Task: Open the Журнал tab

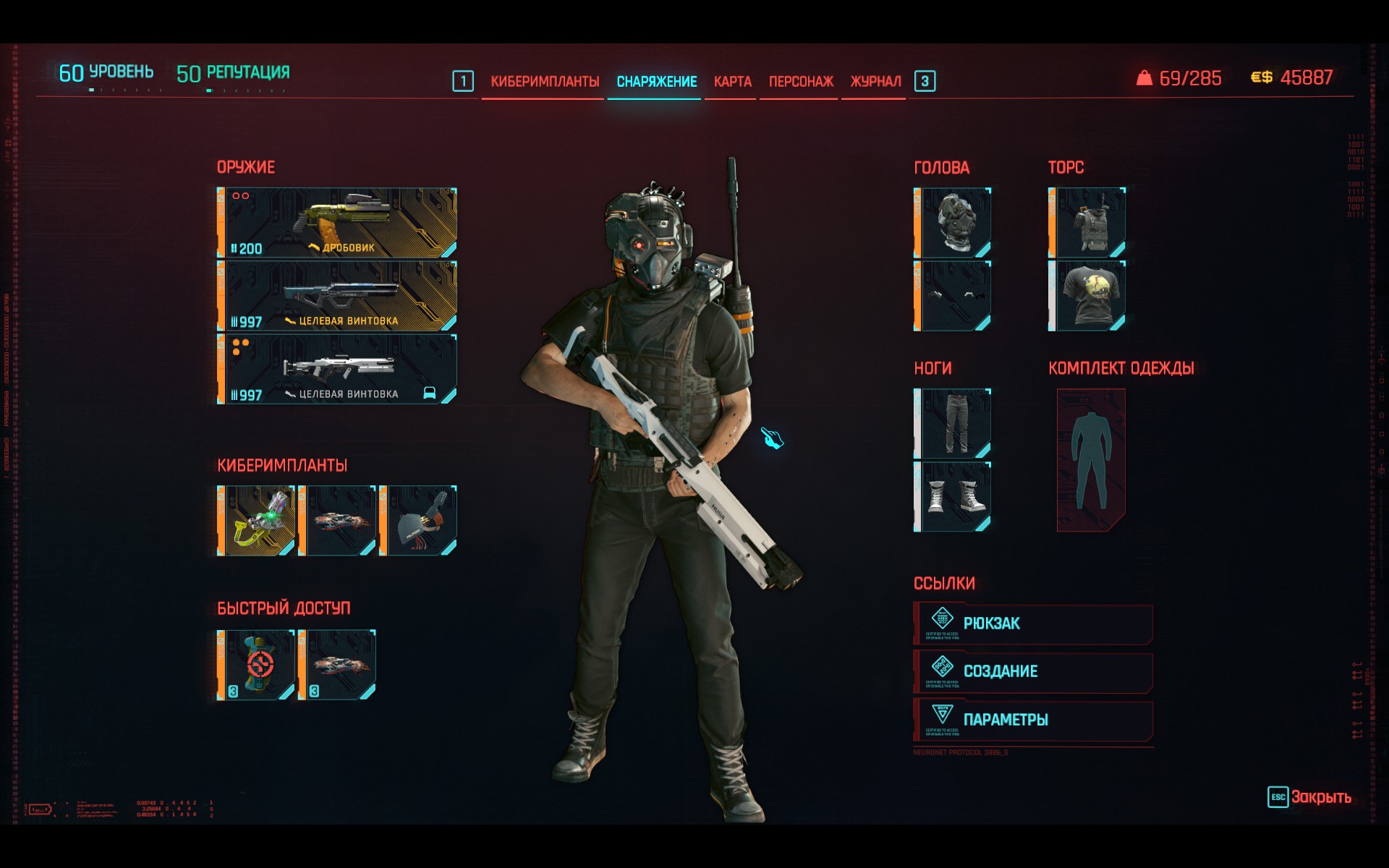Action: pyautogui.click(x=875, y=82)
